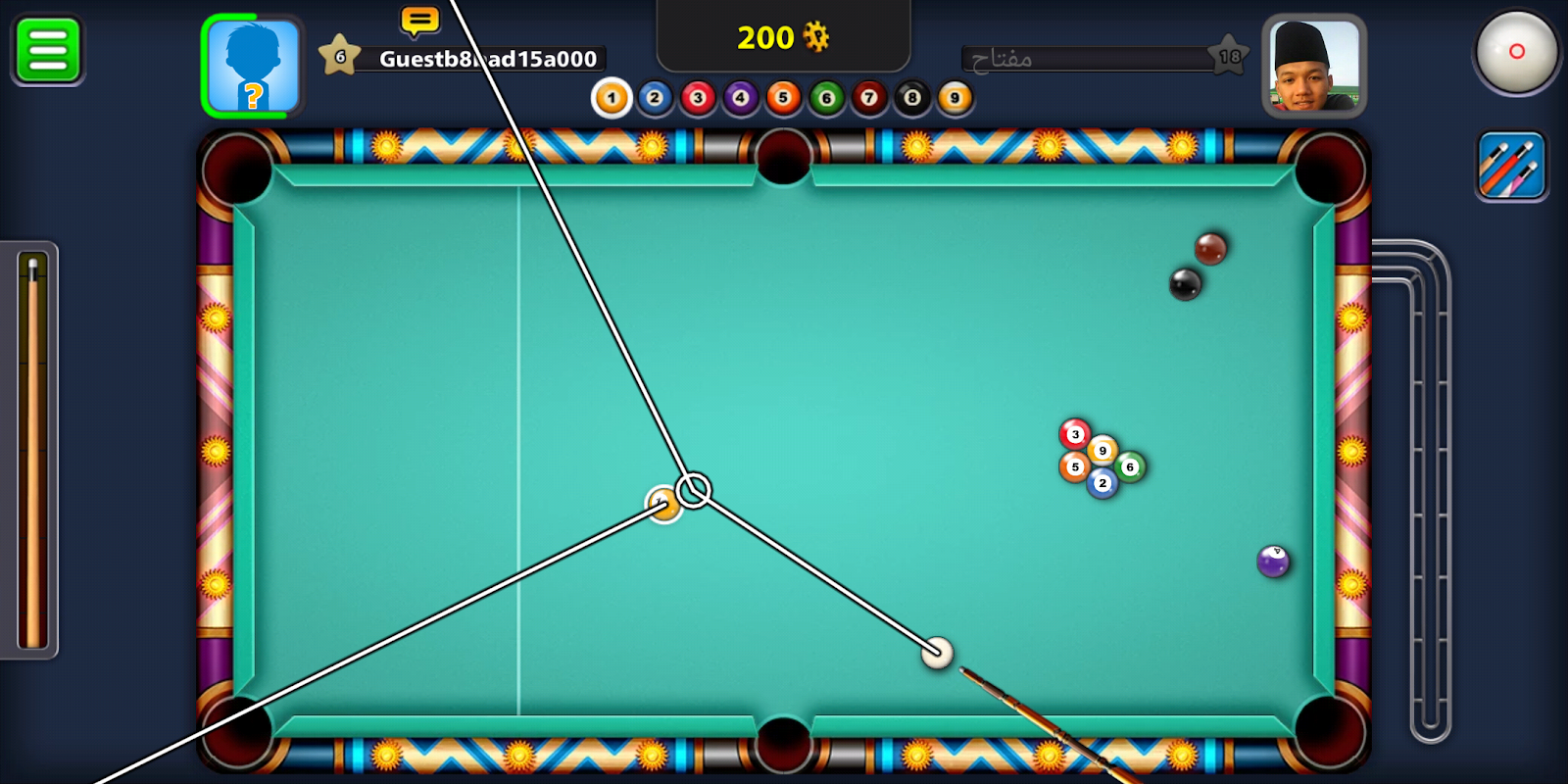Tap the purple 9-ball near the right rail
Screen dimensions: 1568x784
click(1272, 562)
